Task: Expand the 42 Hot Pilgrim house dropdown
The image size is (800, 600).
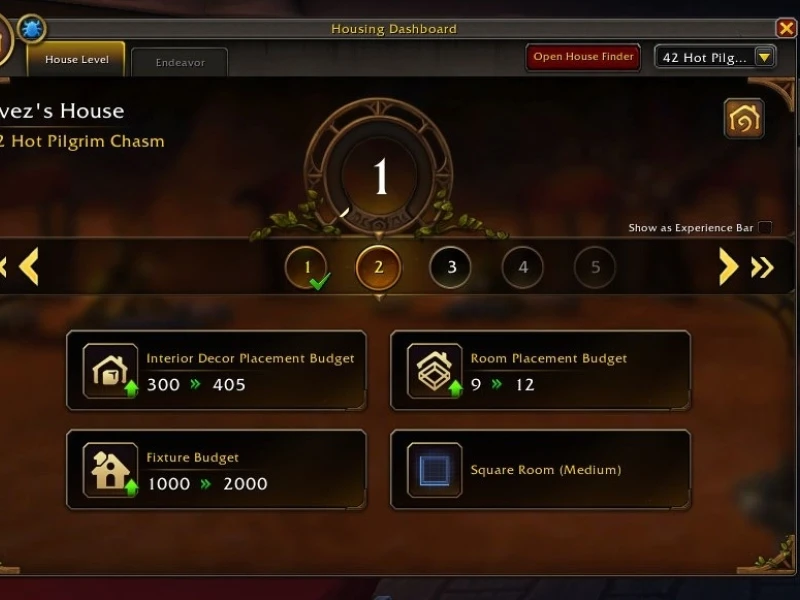Action: 765,57
